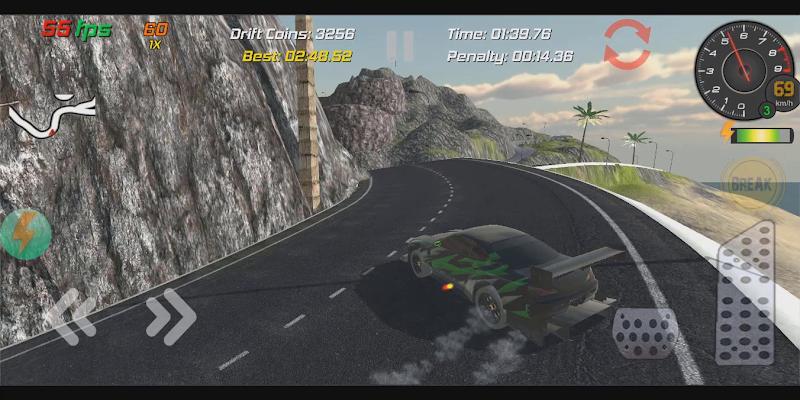
Task: Steer left with the left chevron arrow
Action: [70, 317]
